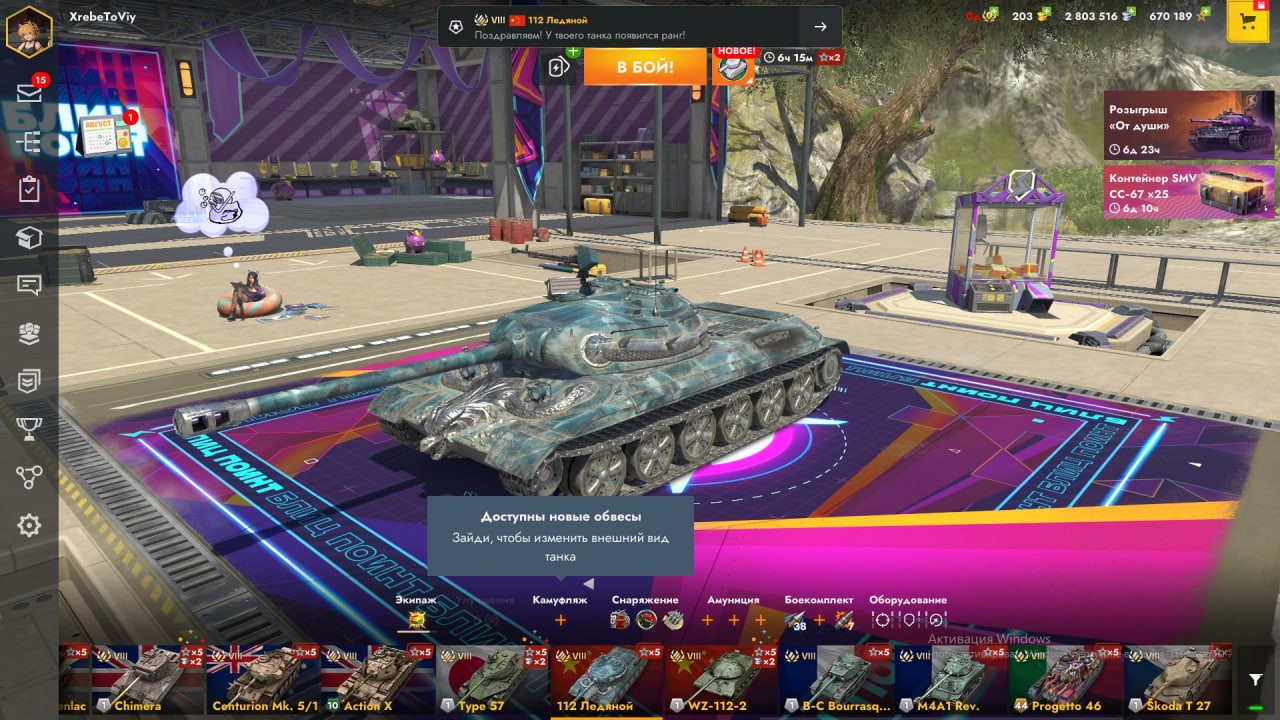Change the game mode via the НОВОЕ! icon
Viewport: 1280px width, 720px height.
tap(735, 68)
